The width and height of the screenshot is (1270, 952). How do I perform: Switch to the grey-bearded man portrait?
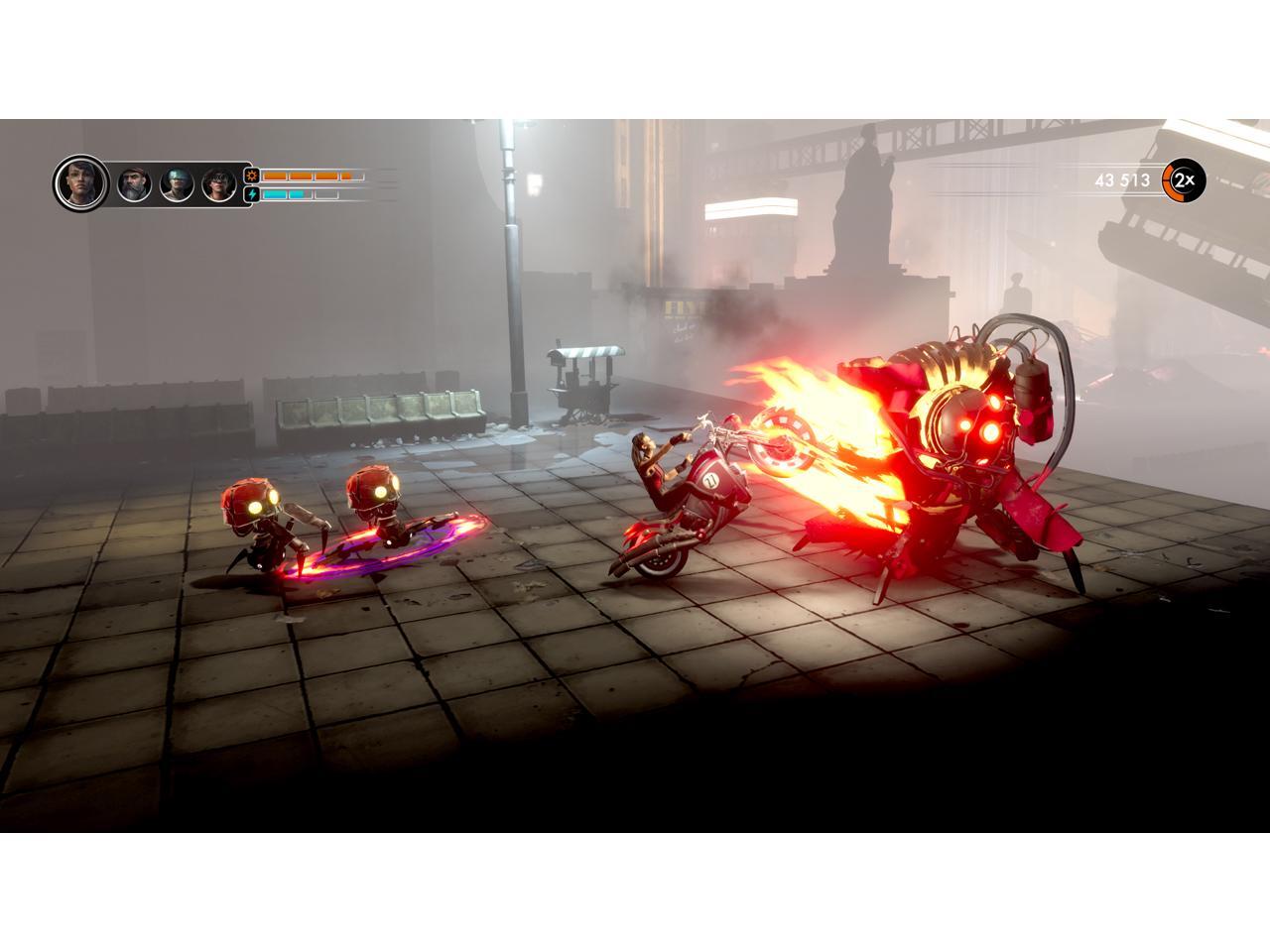pos(134,184)
